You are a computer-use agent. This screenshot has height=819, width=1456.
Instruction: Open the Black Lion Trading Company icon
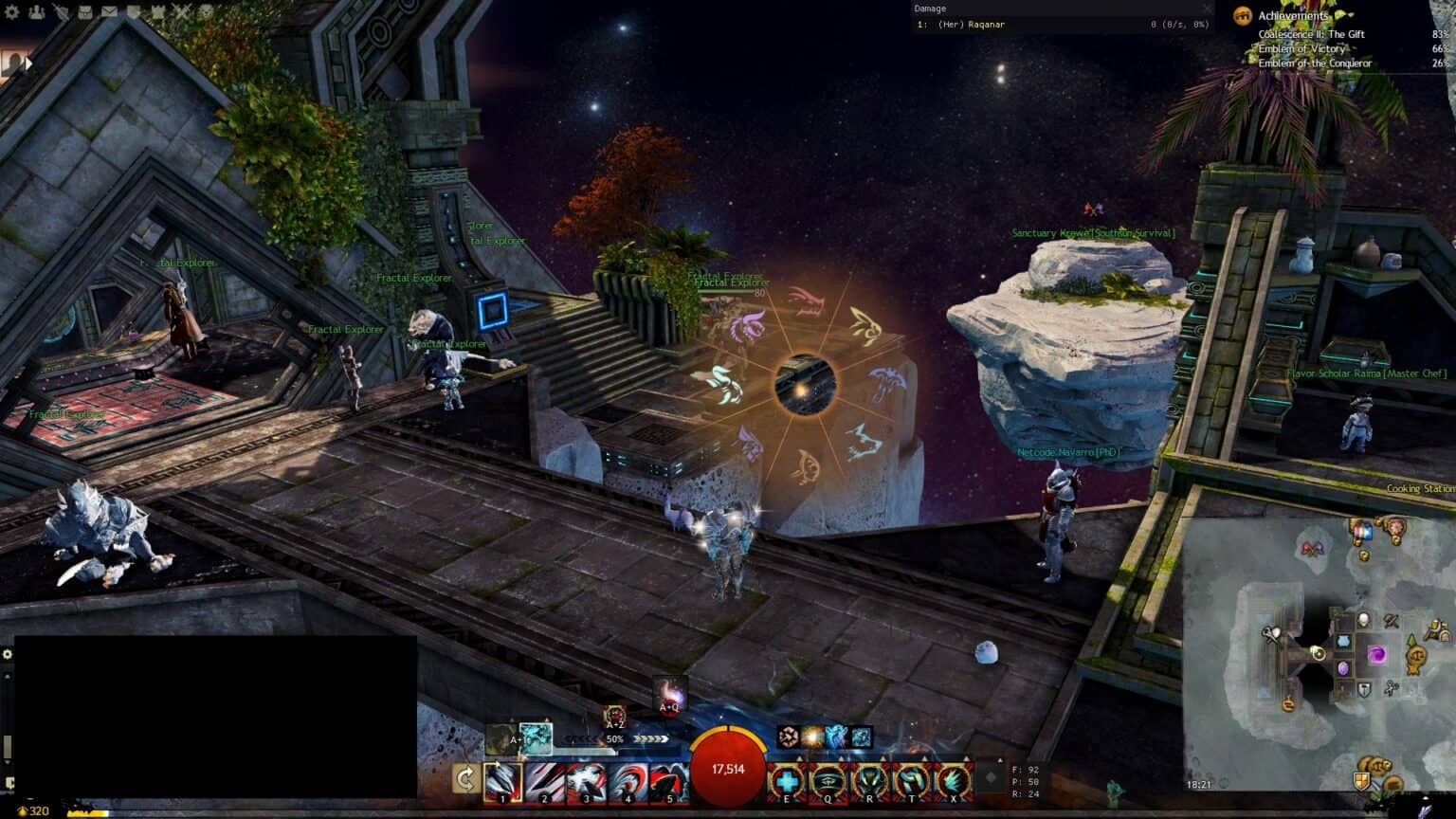(x=204, y=11)
